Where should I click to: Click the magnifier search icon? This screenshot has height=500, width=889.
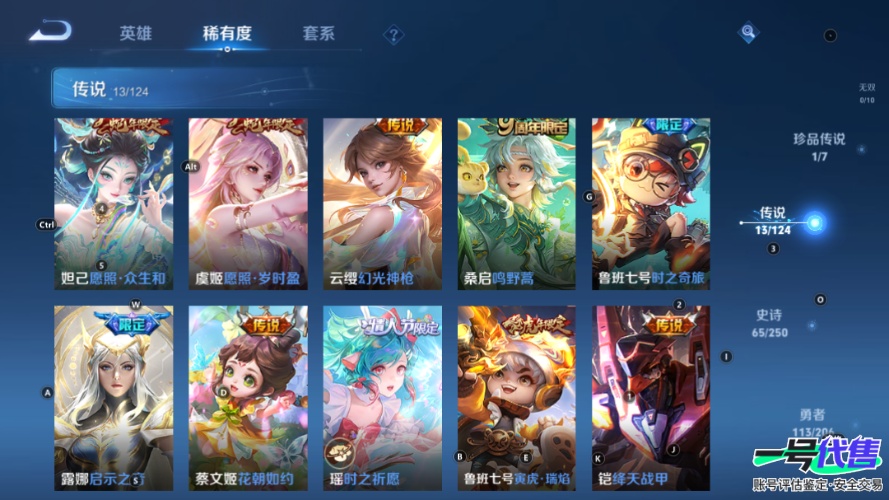pos(748,33)
